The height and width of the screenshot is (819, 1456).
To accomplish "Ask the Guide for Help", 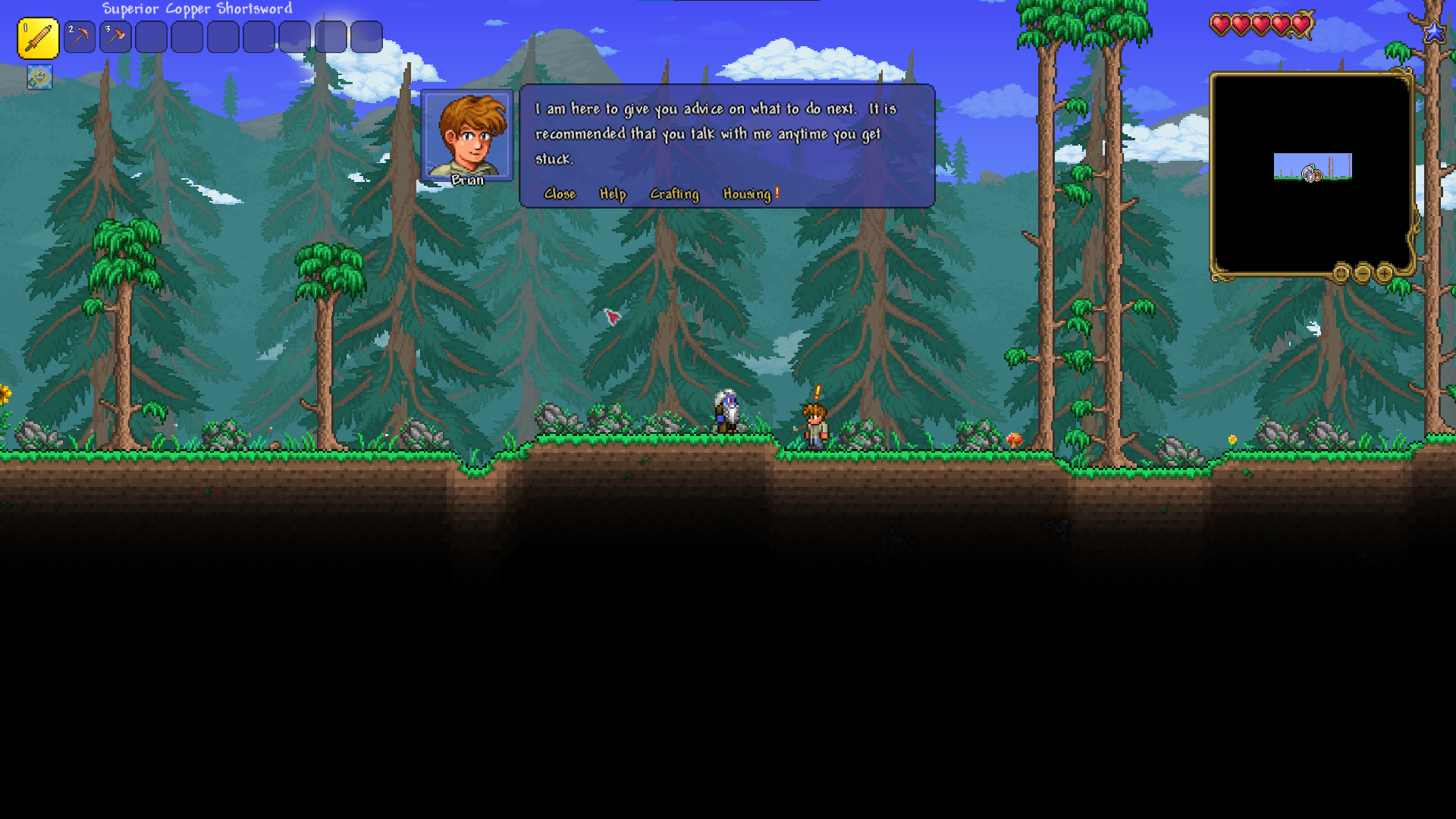I will point(613,194).
